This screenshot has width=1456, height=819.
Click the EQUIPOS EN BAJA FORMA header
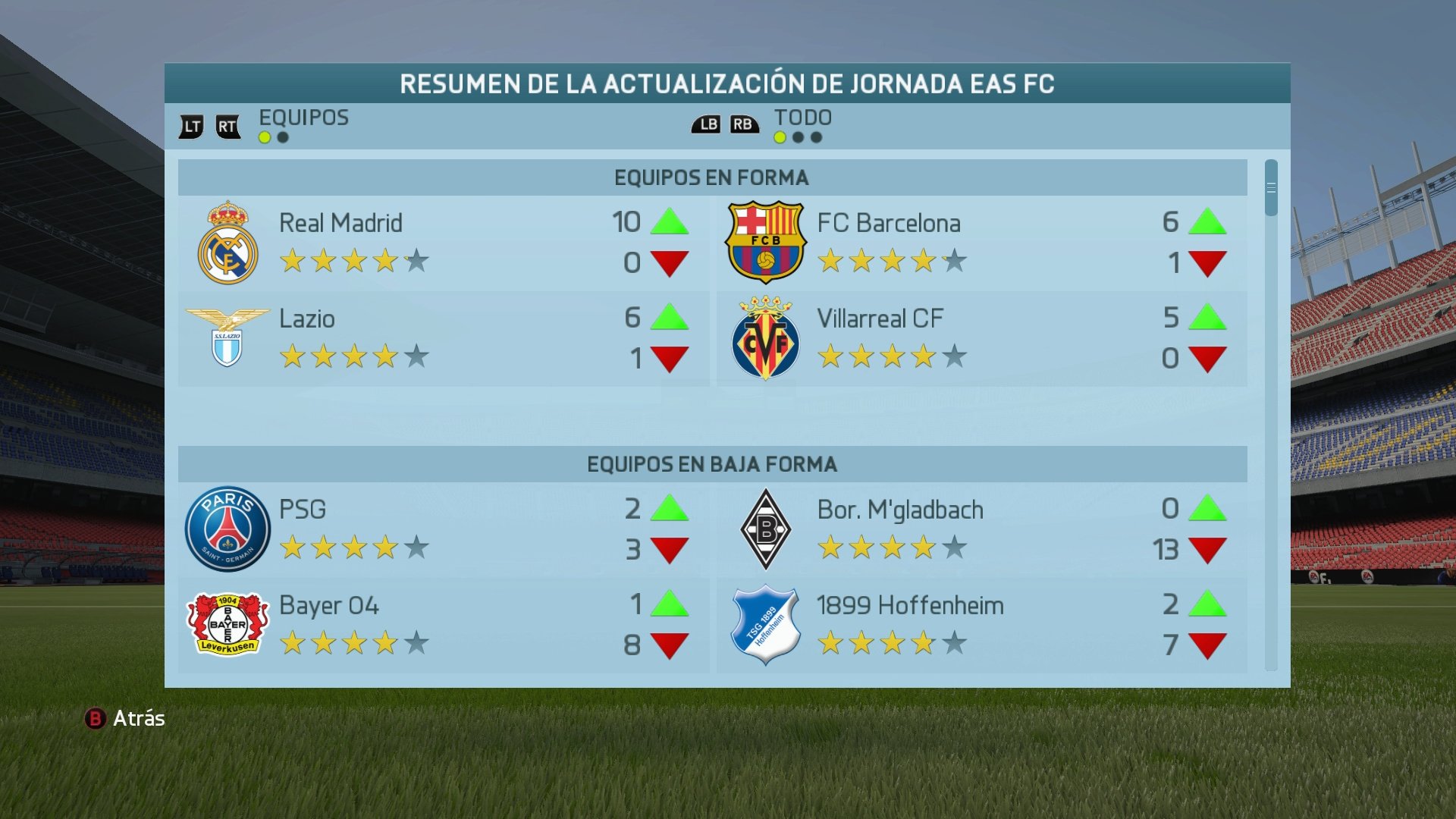(714, 465)
